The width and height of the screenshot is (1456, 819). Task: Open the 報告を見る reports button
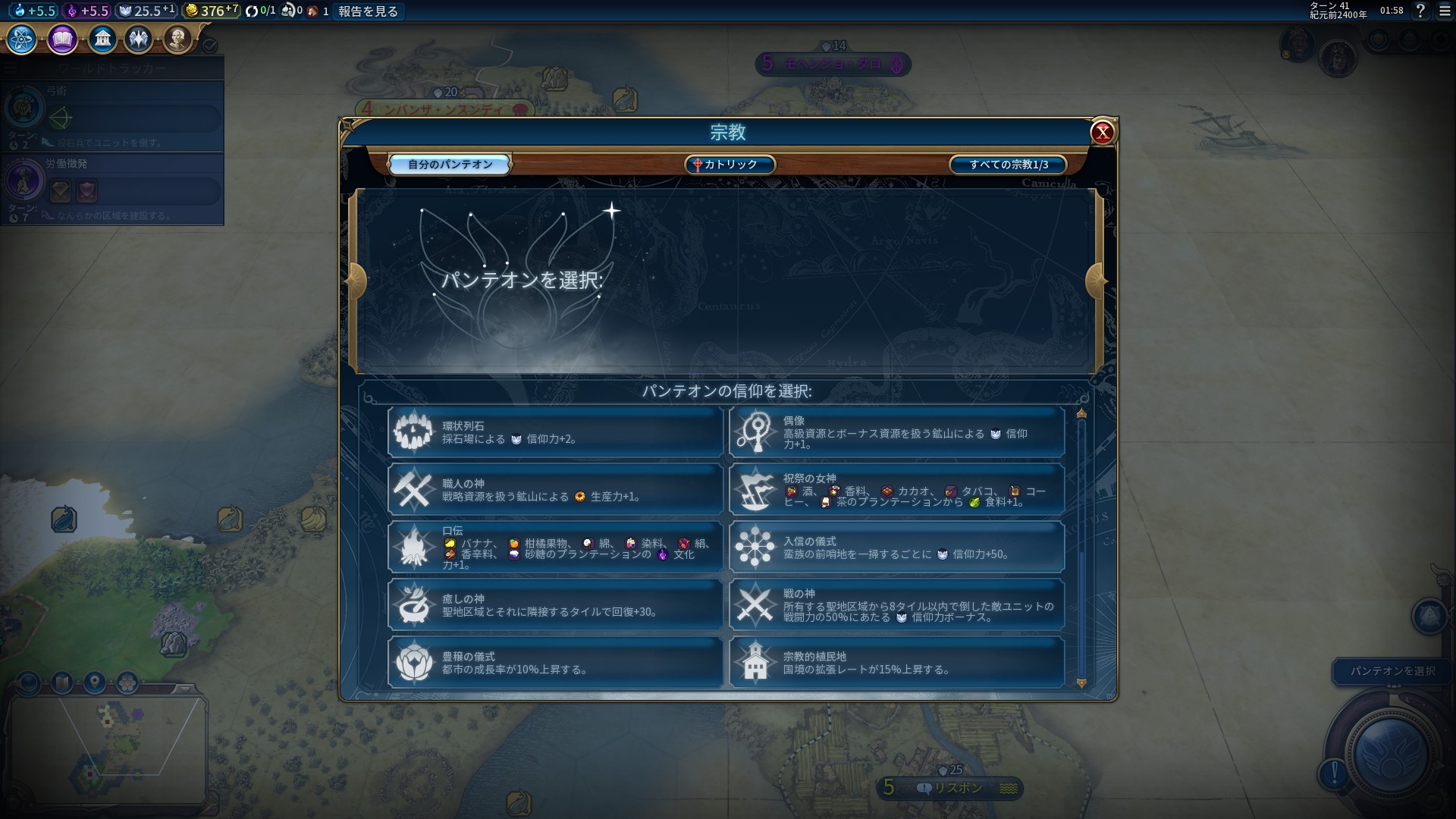point(368,11)
